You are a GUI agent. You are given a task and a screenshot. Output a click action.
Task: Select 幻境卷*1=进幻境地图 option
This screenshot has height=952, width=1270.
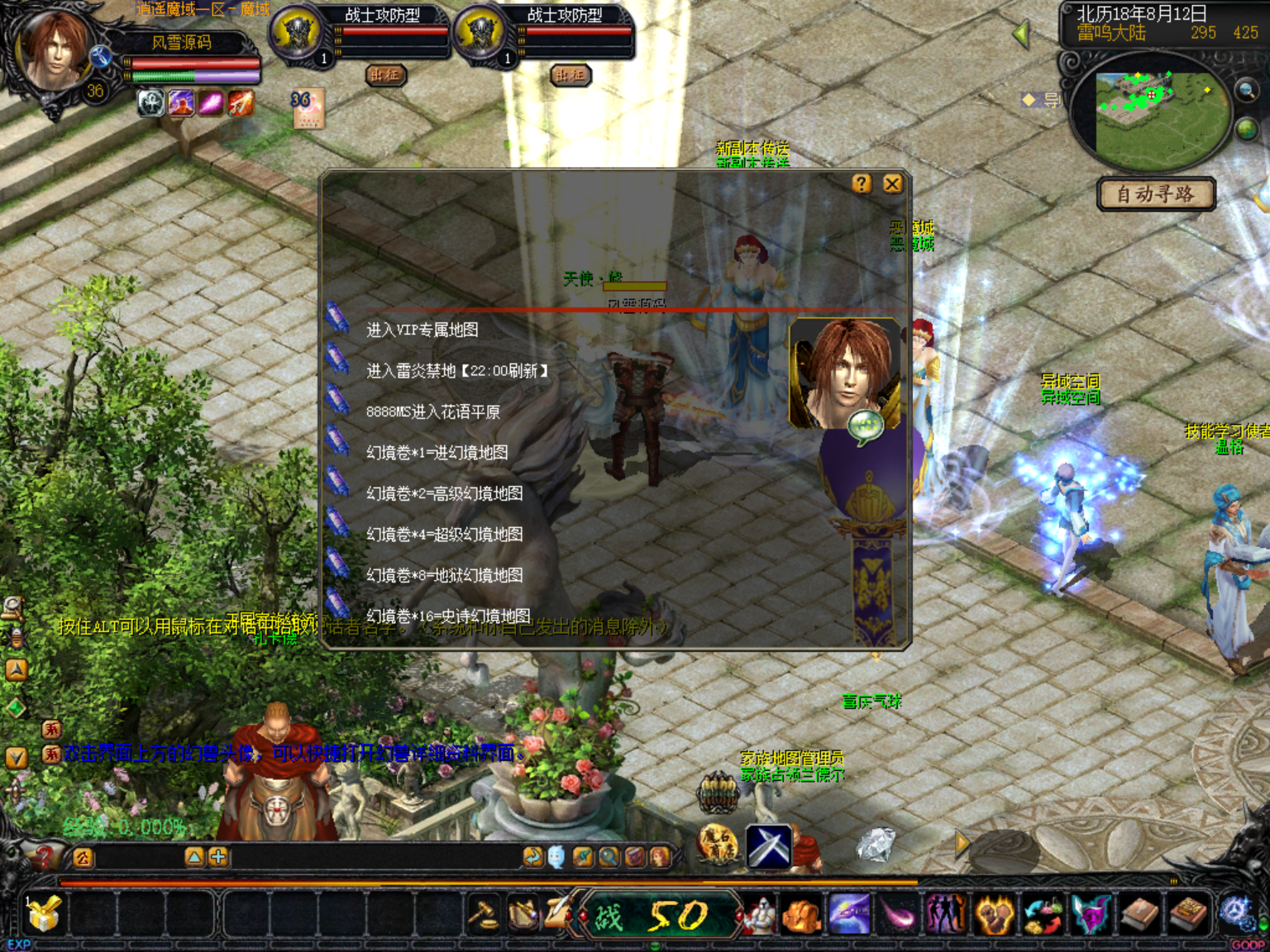coord(437,453)
